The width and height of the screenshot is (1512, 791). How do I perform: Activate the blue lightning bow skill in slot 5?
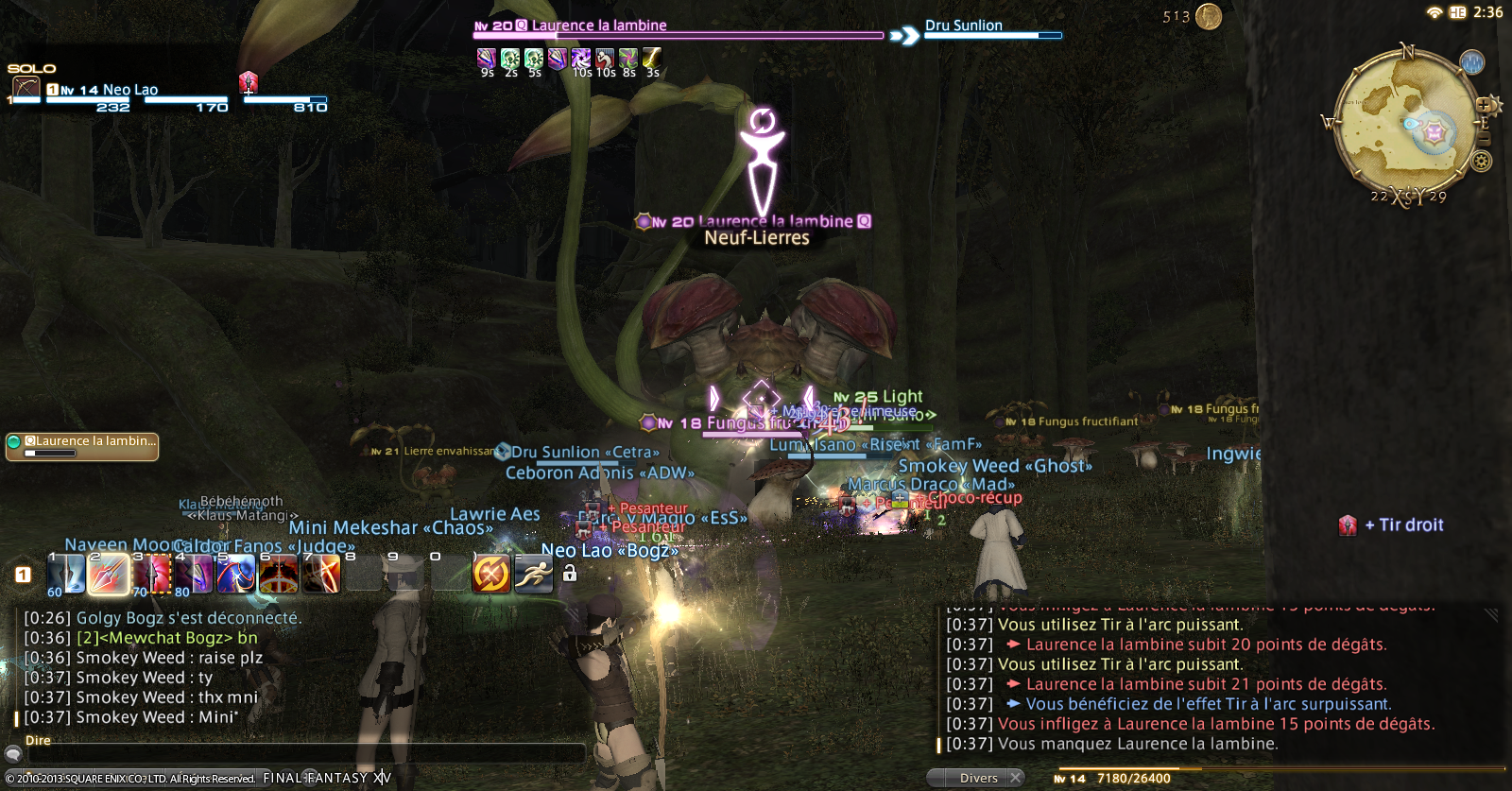[236, 574]
